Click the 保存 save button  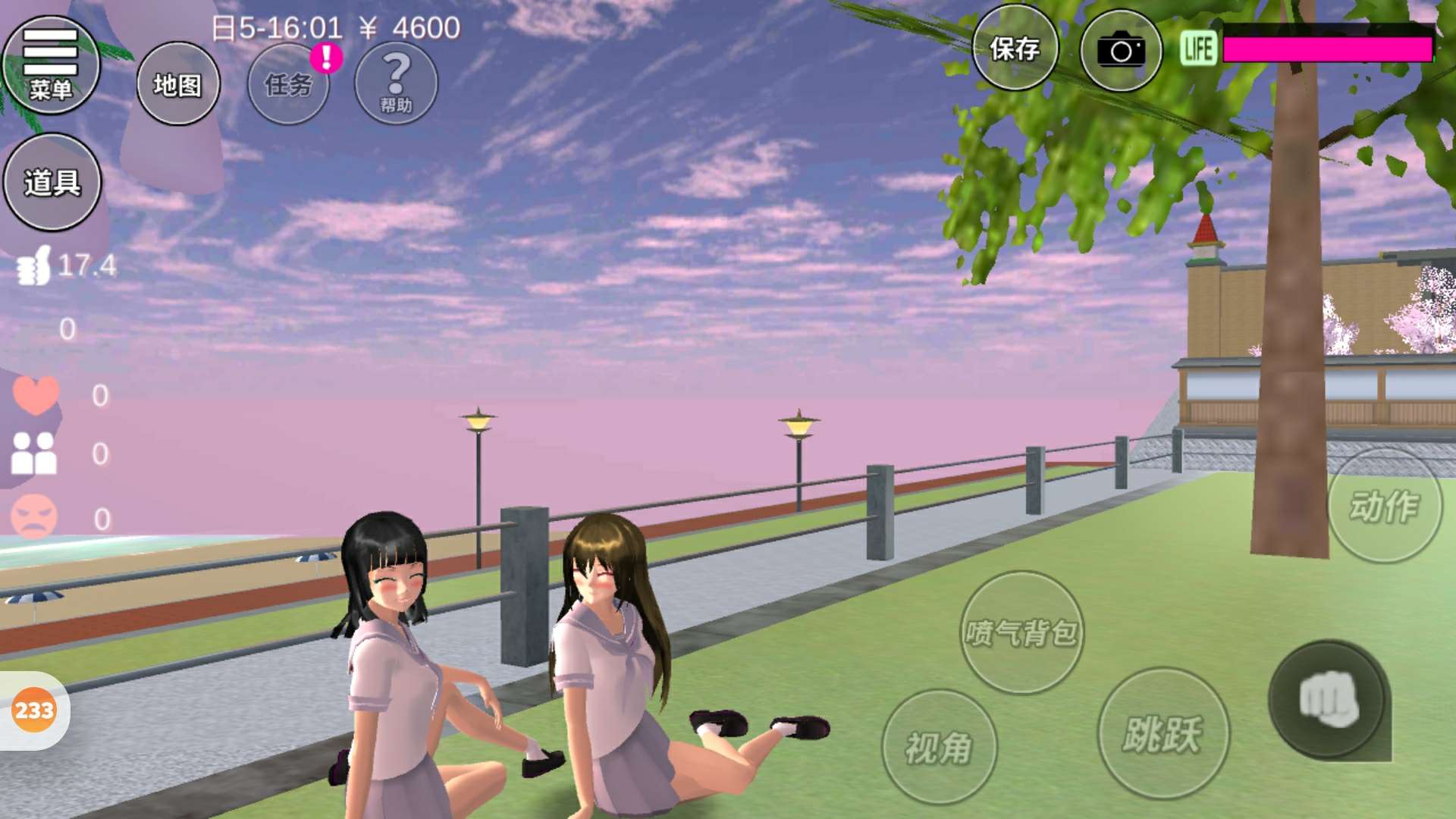pos(1015,49)
